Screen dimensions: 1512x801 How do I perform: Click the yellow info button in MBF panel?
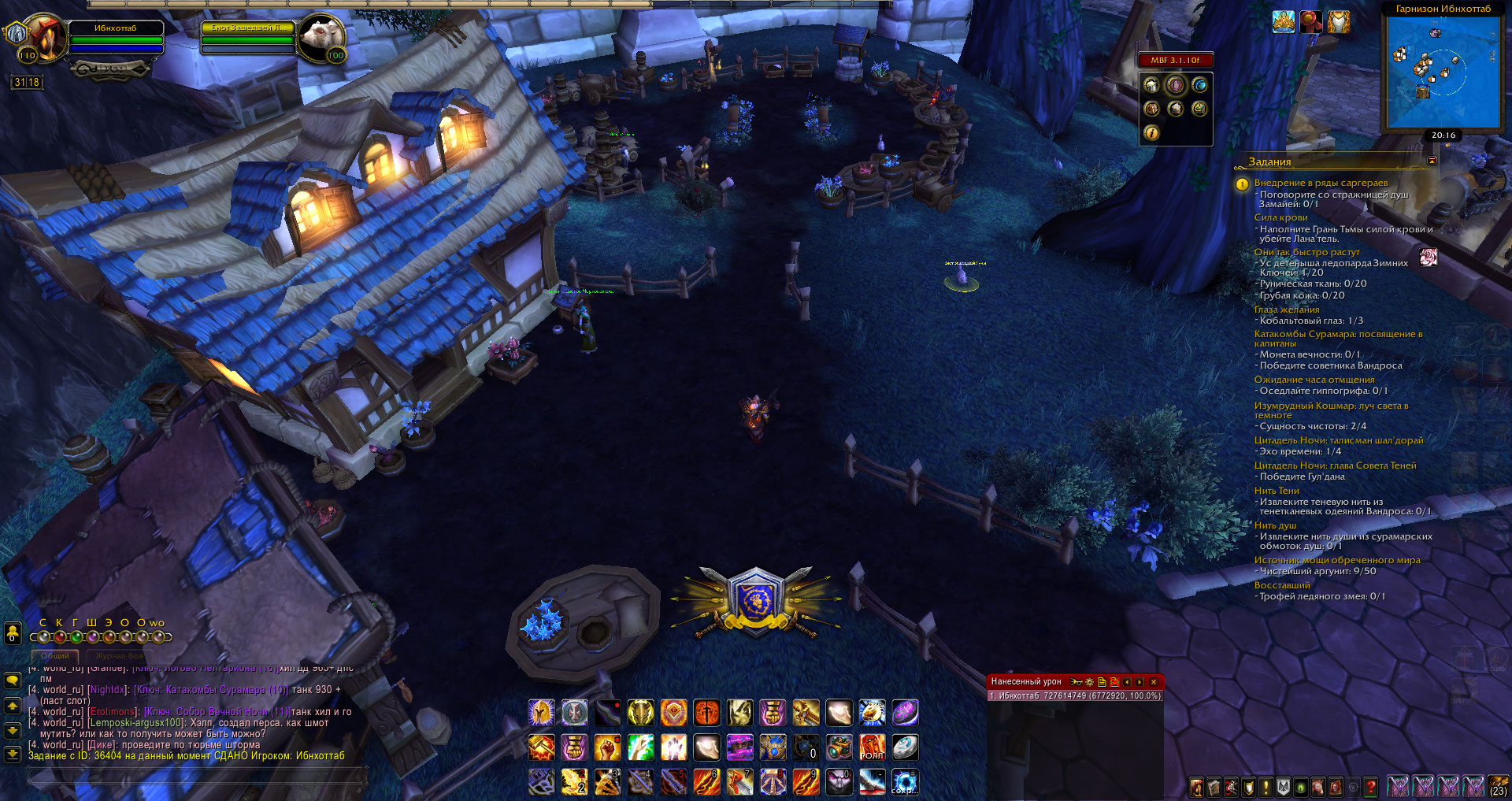[x=1151, y=133]
